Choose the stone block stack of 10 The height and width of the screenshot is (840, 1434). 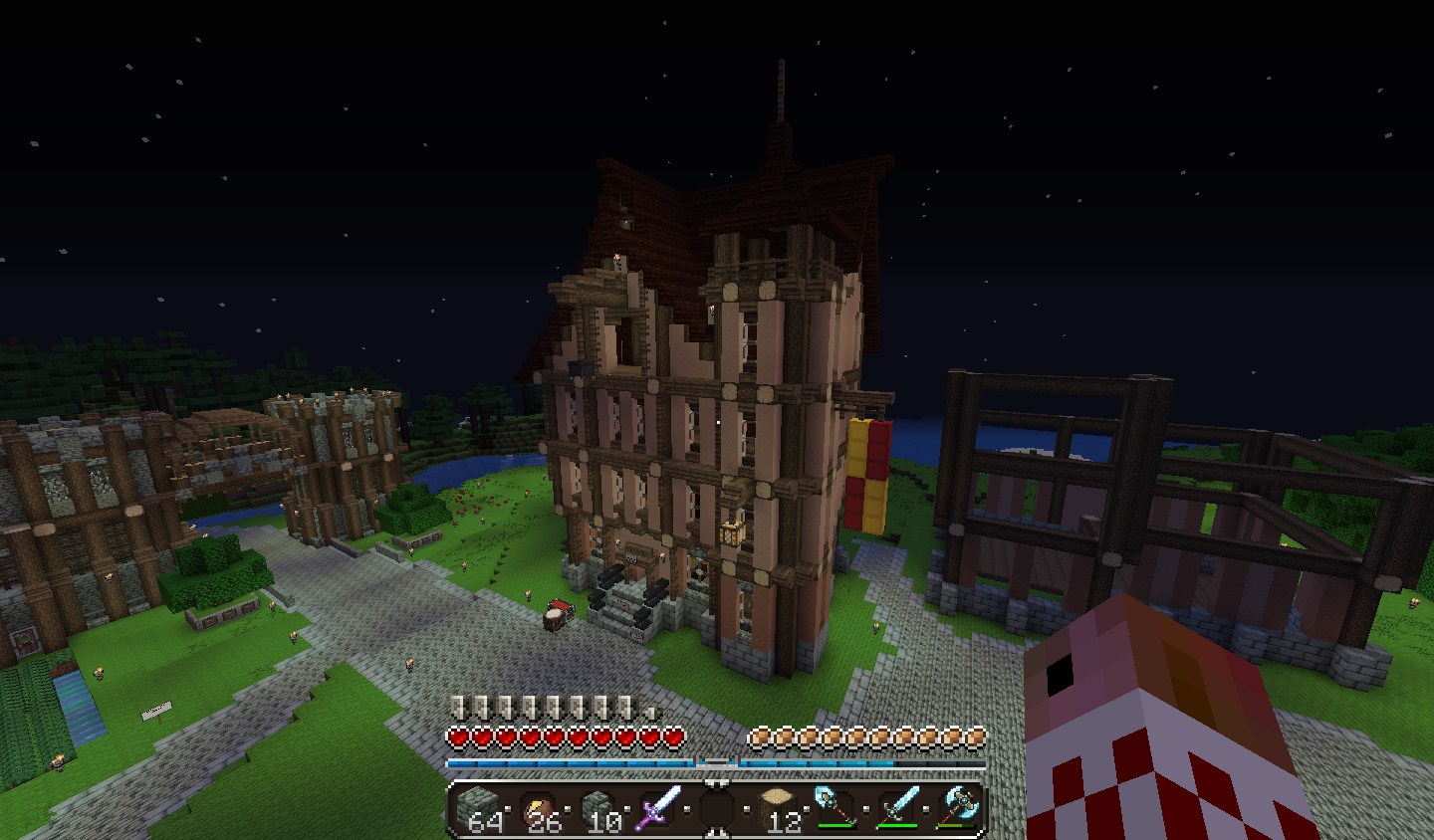599,806
